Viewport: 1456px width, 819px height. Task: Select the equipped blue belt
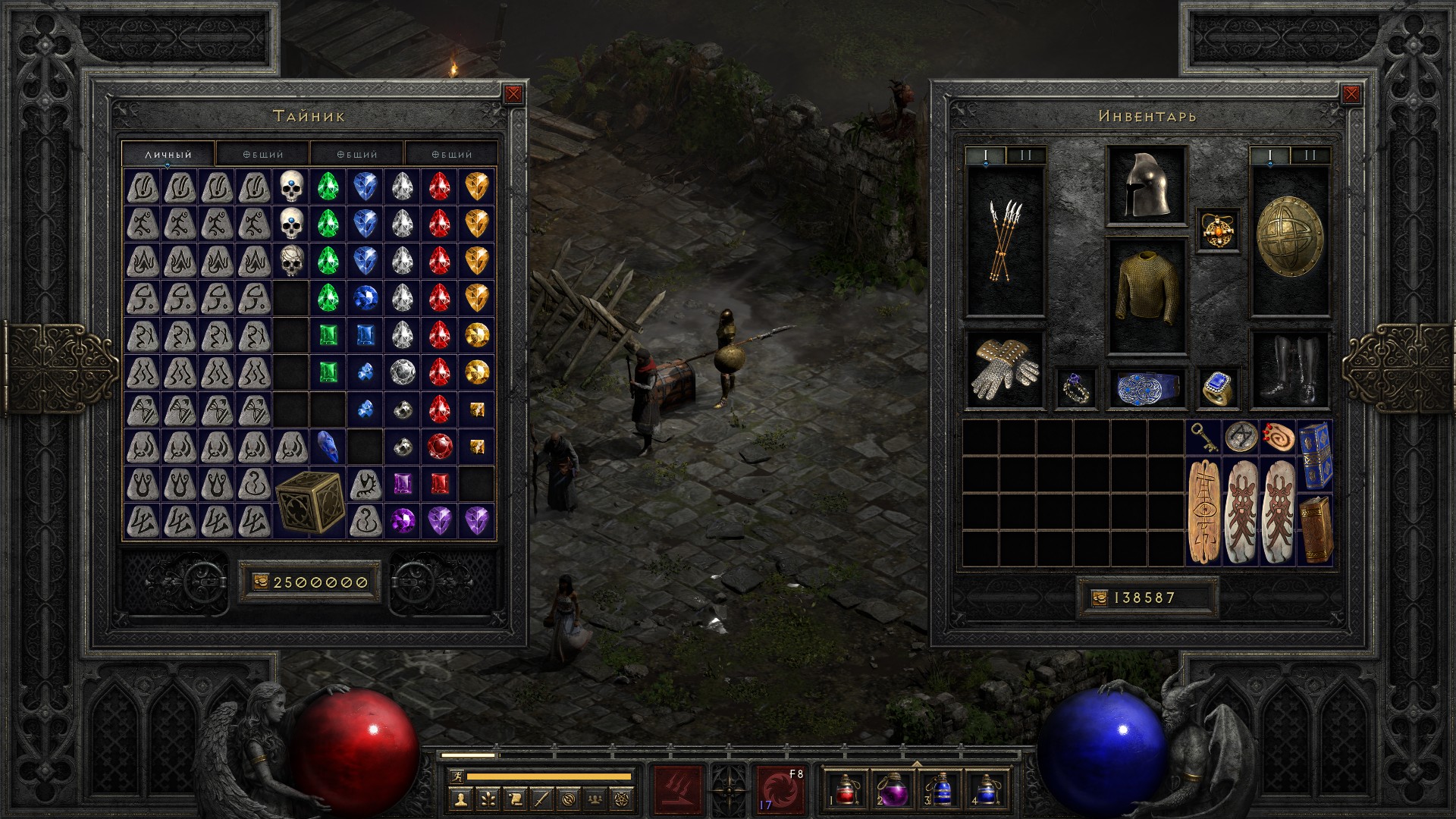[1146, 388]
